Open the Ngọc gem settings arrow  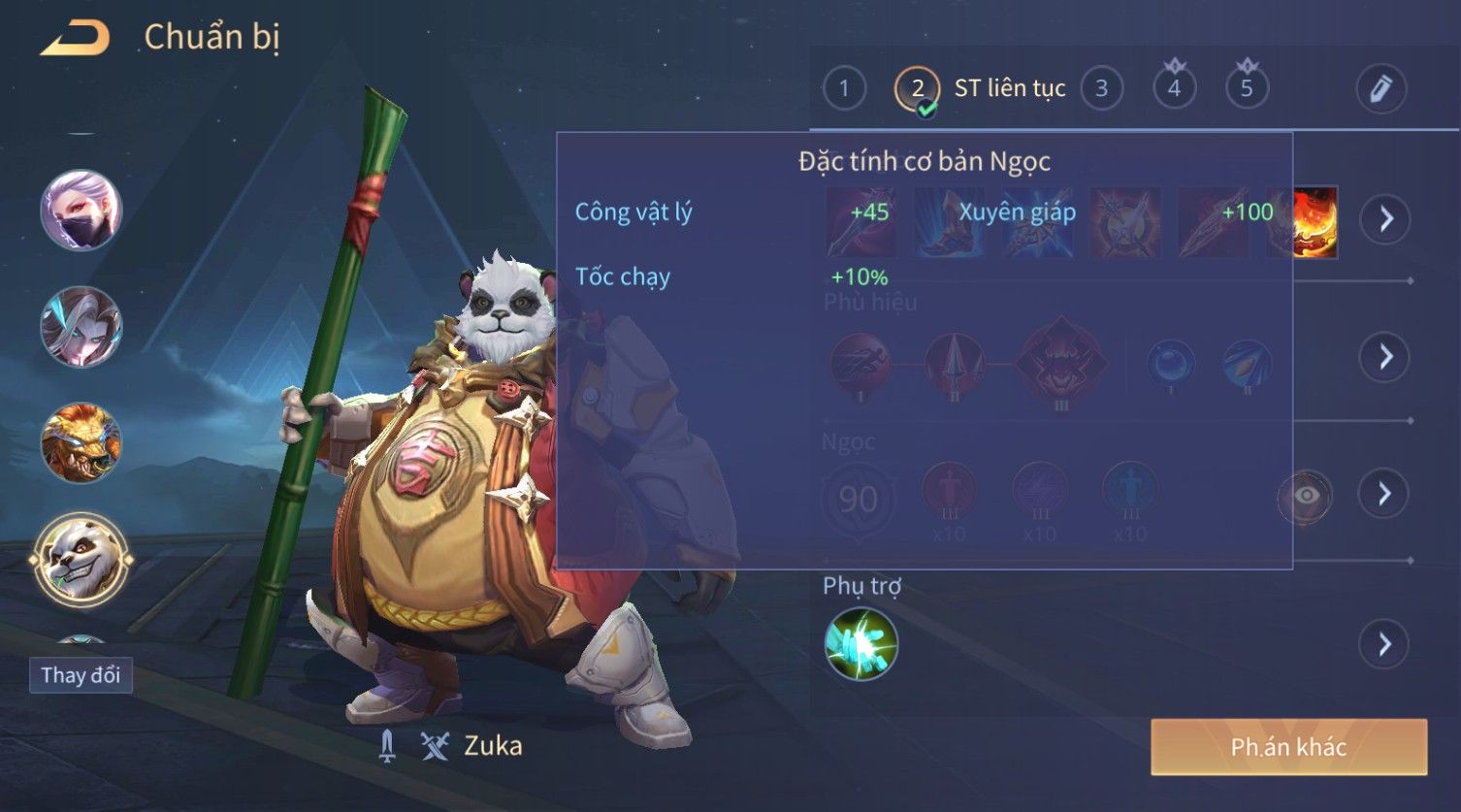point(1384,494)
